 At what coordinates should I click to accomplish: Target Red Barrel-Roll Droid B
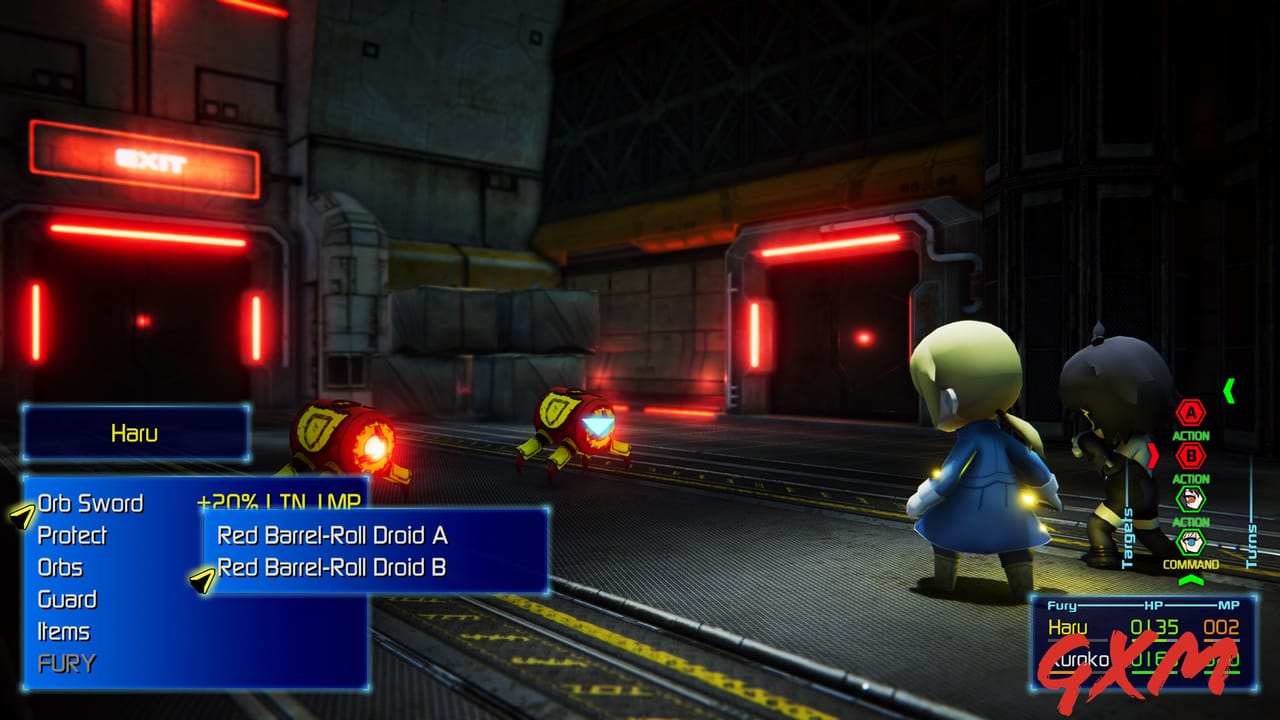[332, 567]
